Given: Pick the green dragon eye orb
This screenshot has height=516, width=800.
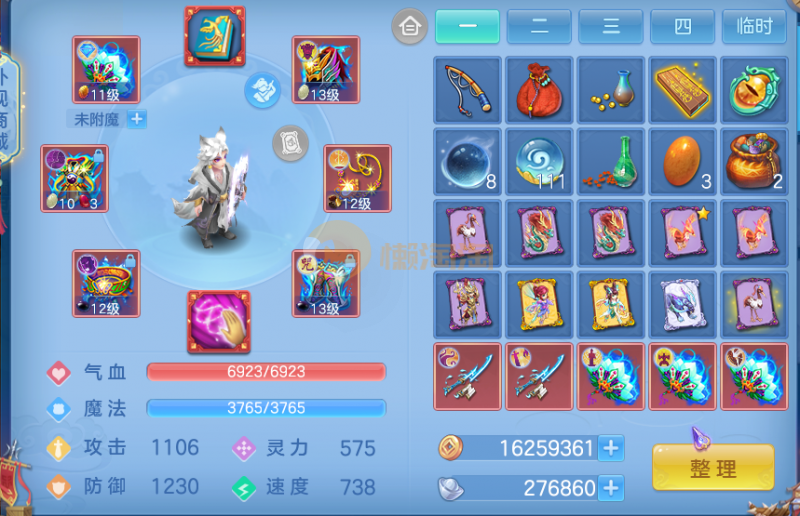Looking at the screenshot, I should (755, 90).
